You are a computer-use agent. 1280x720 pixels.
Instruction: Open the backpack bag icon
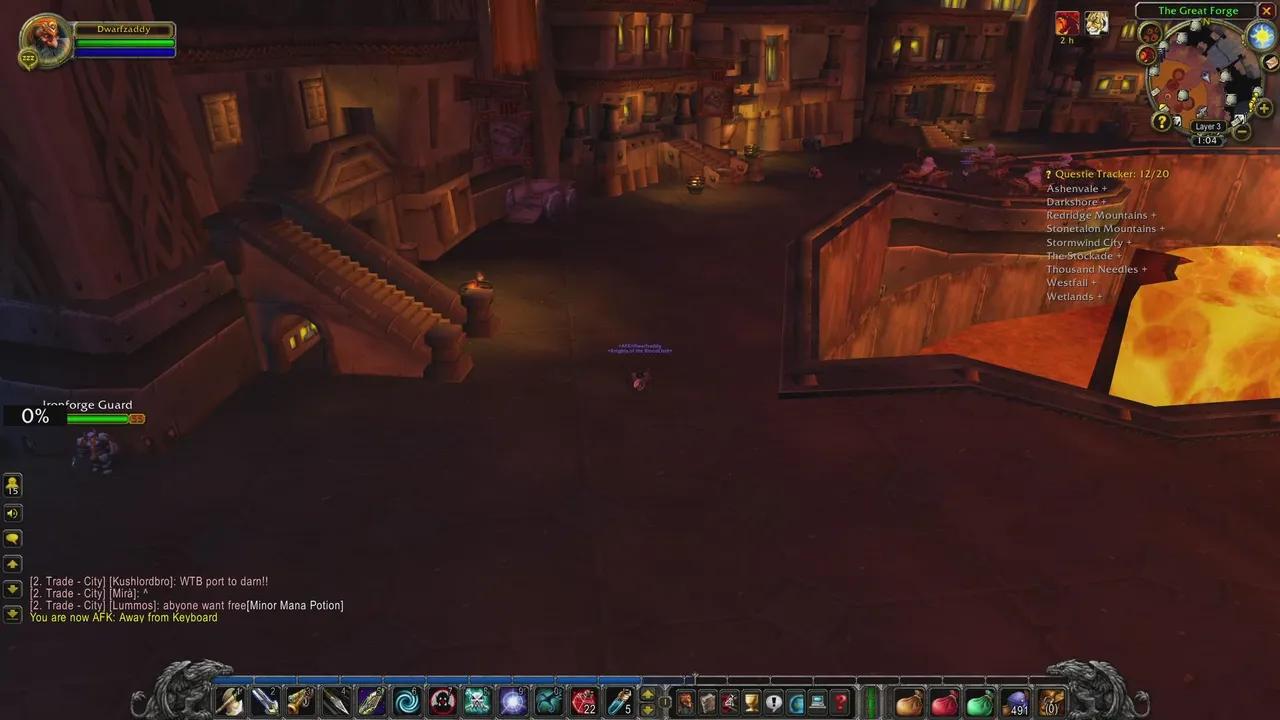[x=1051, y=700]
